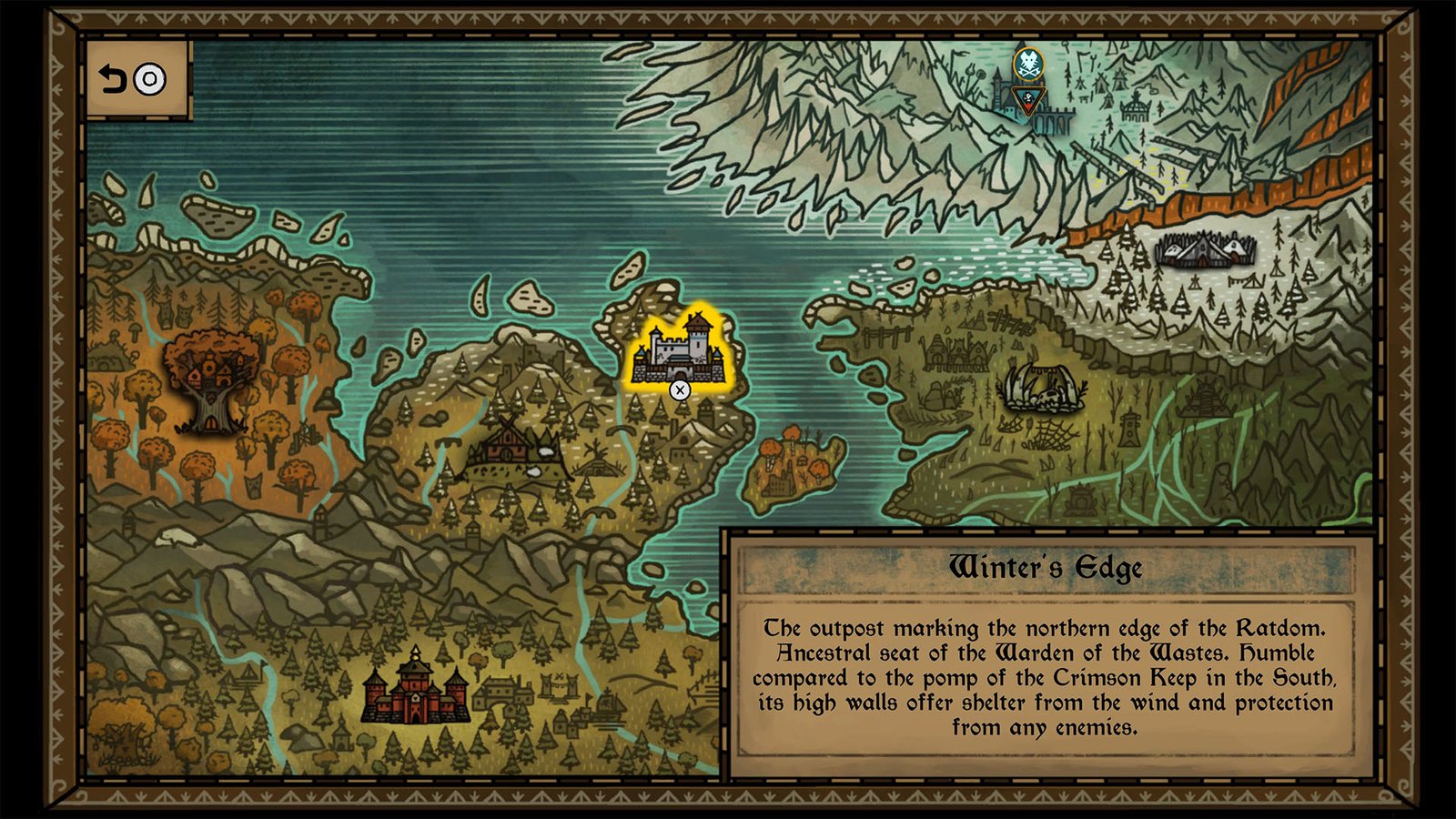Click the giant skull landmark on the eastern landmass
Viewport: 1456px width, 819px height.
(1044, 386)
